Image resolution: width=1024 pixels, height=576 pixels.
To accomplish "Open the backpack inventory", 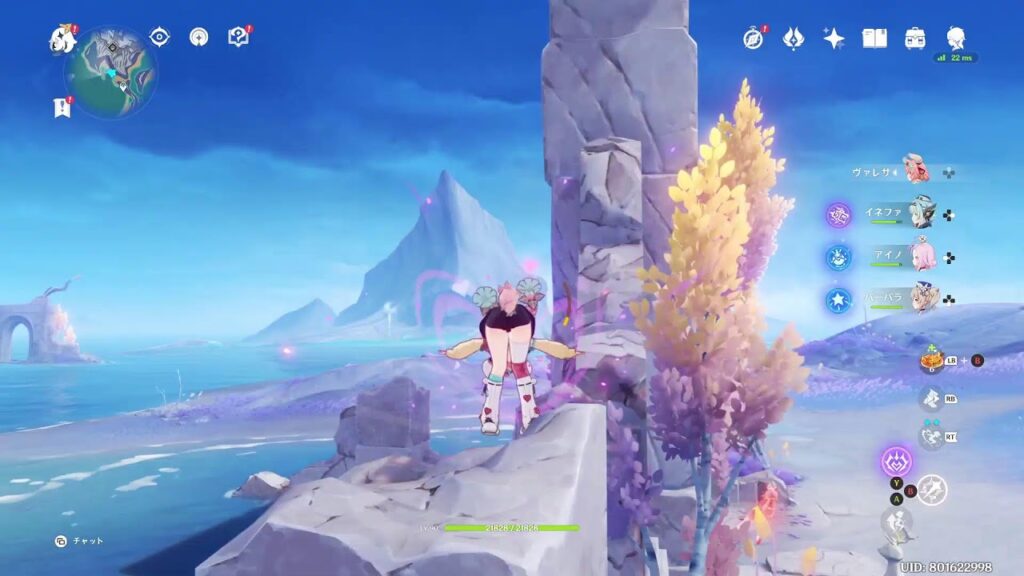I will (915, 38).
